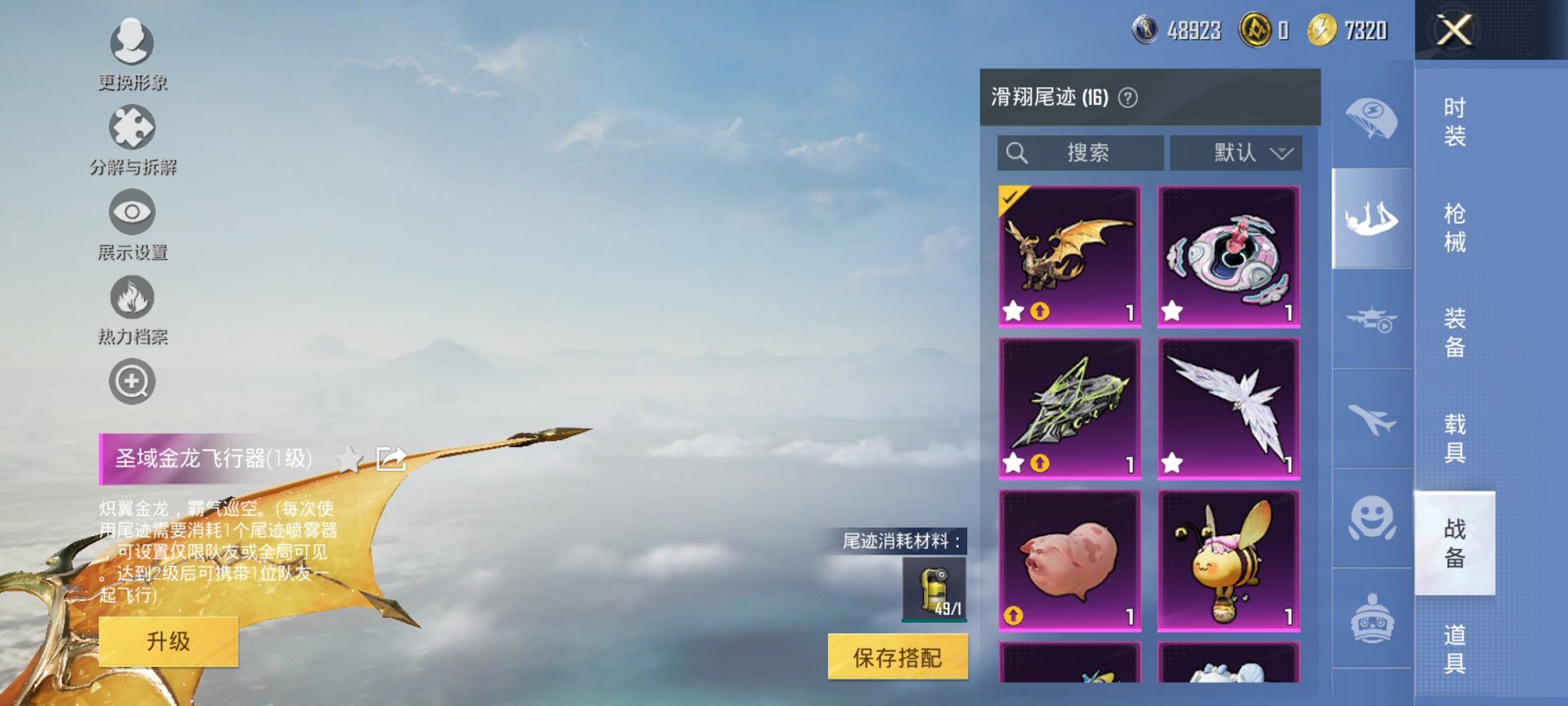1568x706 pixels.
Task: Expand the 默认 sort dropdown
Action: tap(1237, 152)
